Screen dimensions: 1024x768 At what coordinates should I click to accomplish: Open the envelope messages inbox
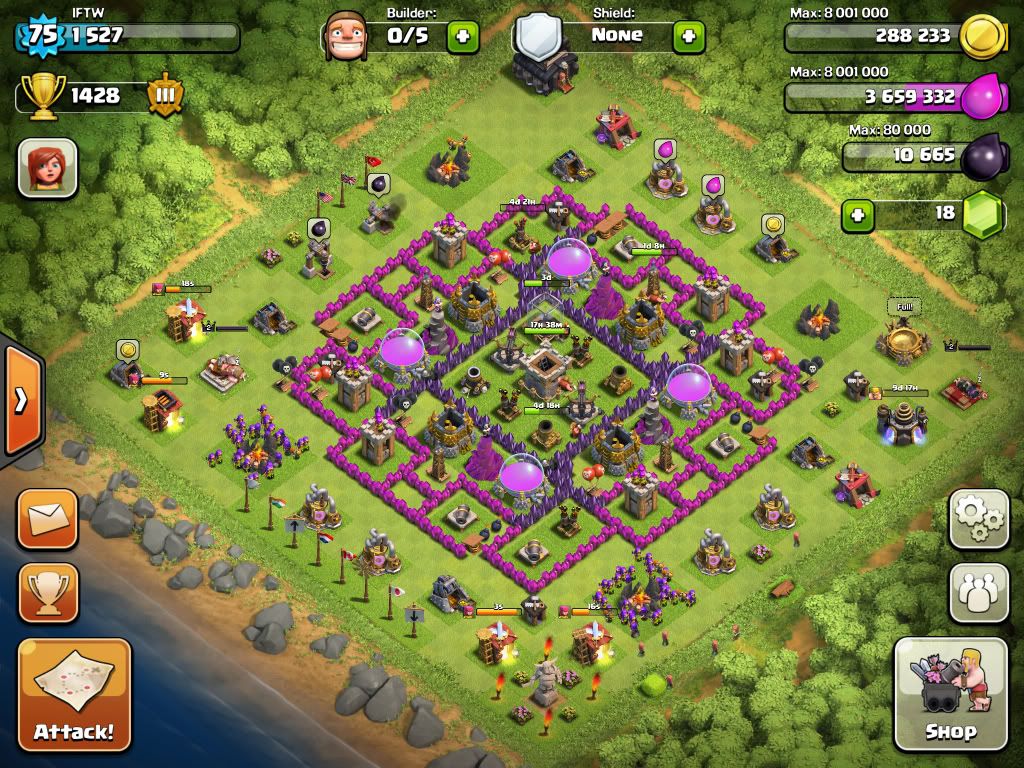pyautogui.click(x=47, y=518)
